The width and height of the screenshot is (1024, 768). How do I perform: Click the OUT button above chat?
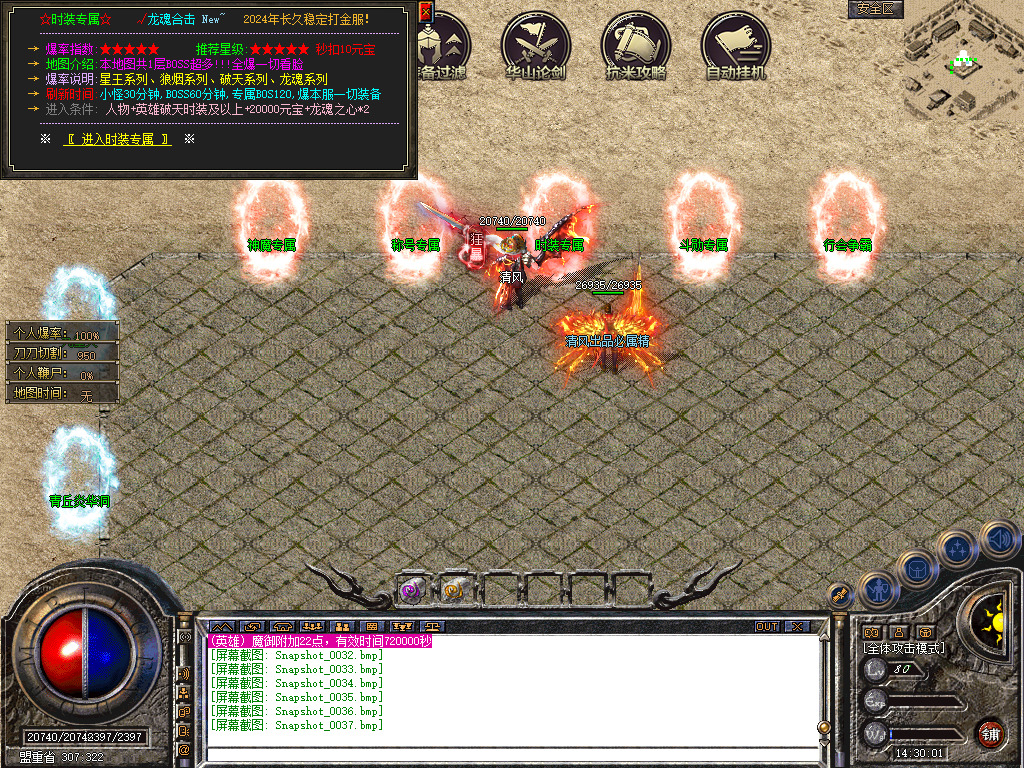(x=767, y=627)
